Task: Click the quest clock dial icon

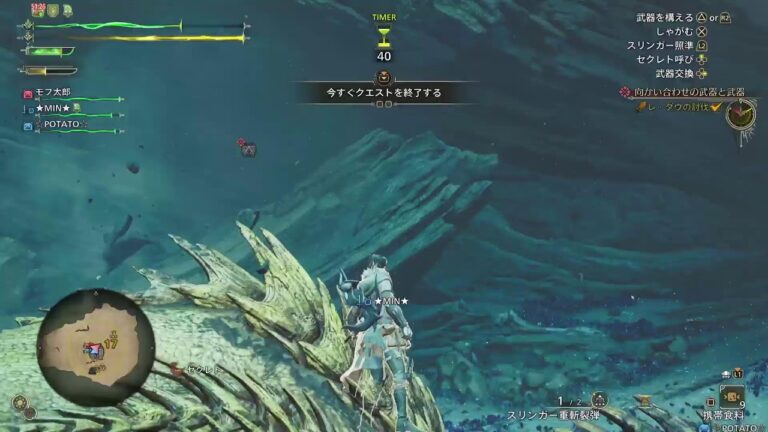Action: click(741, 114)
